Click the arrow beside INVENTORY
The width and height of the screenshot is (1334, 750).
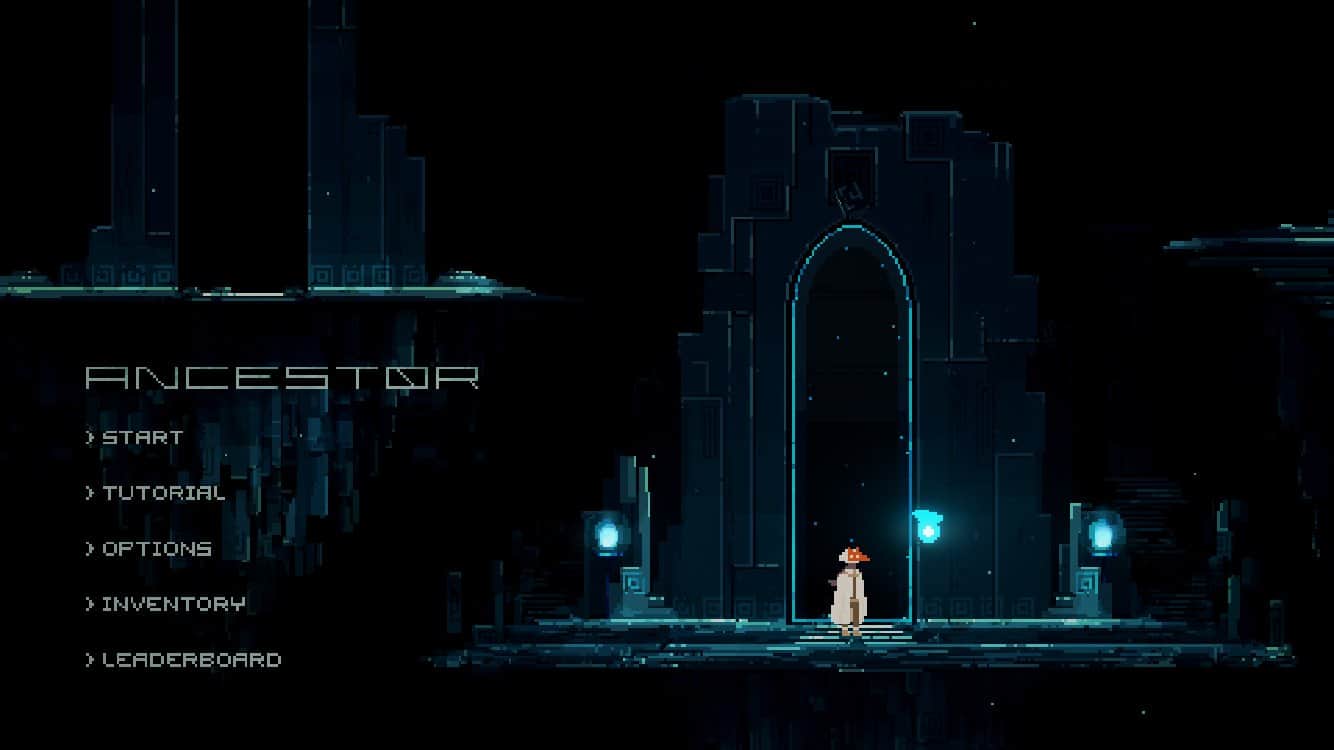(89, 604)
